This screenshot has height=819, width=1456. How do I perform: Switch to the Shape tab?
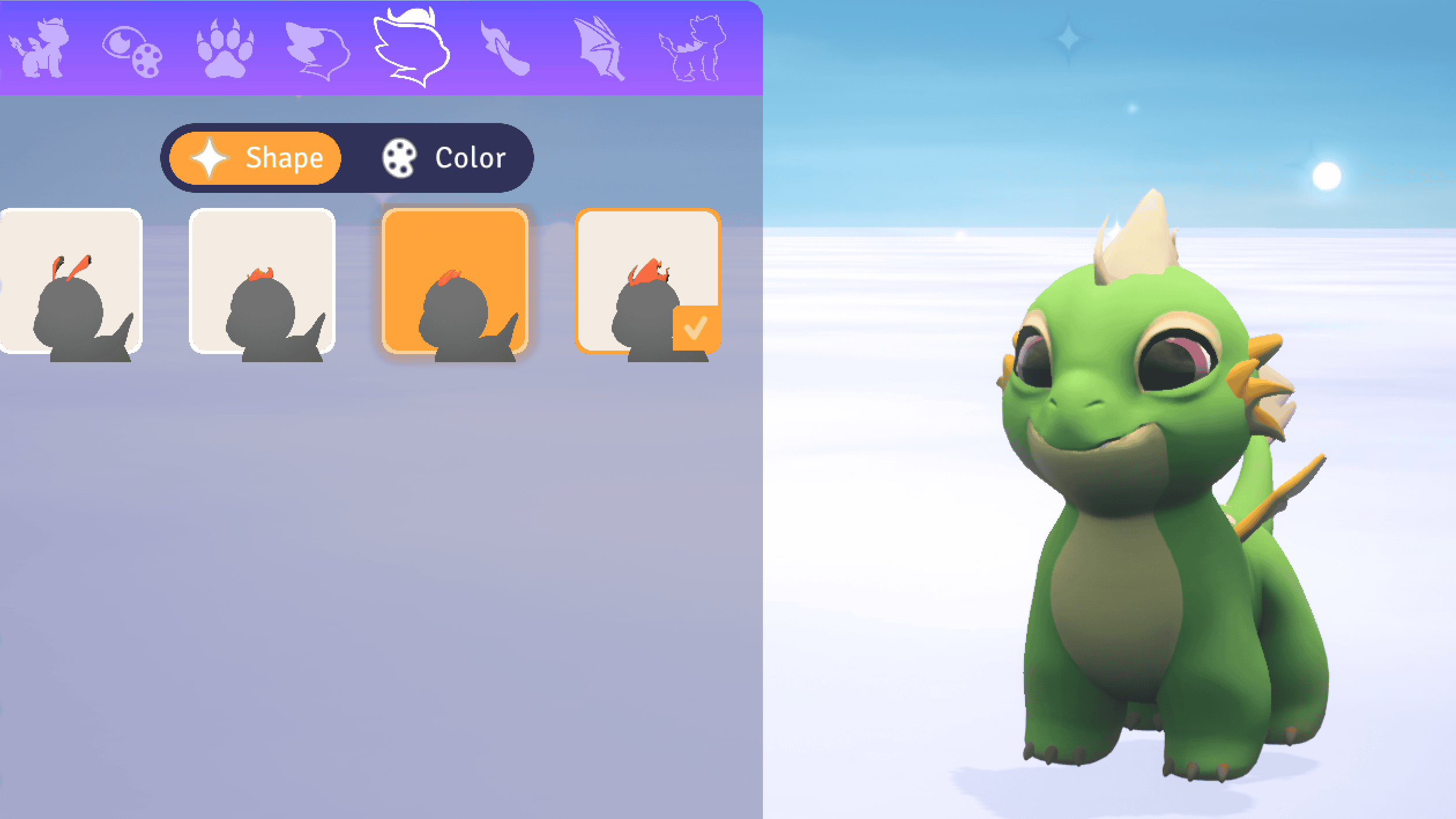[254, 157]
